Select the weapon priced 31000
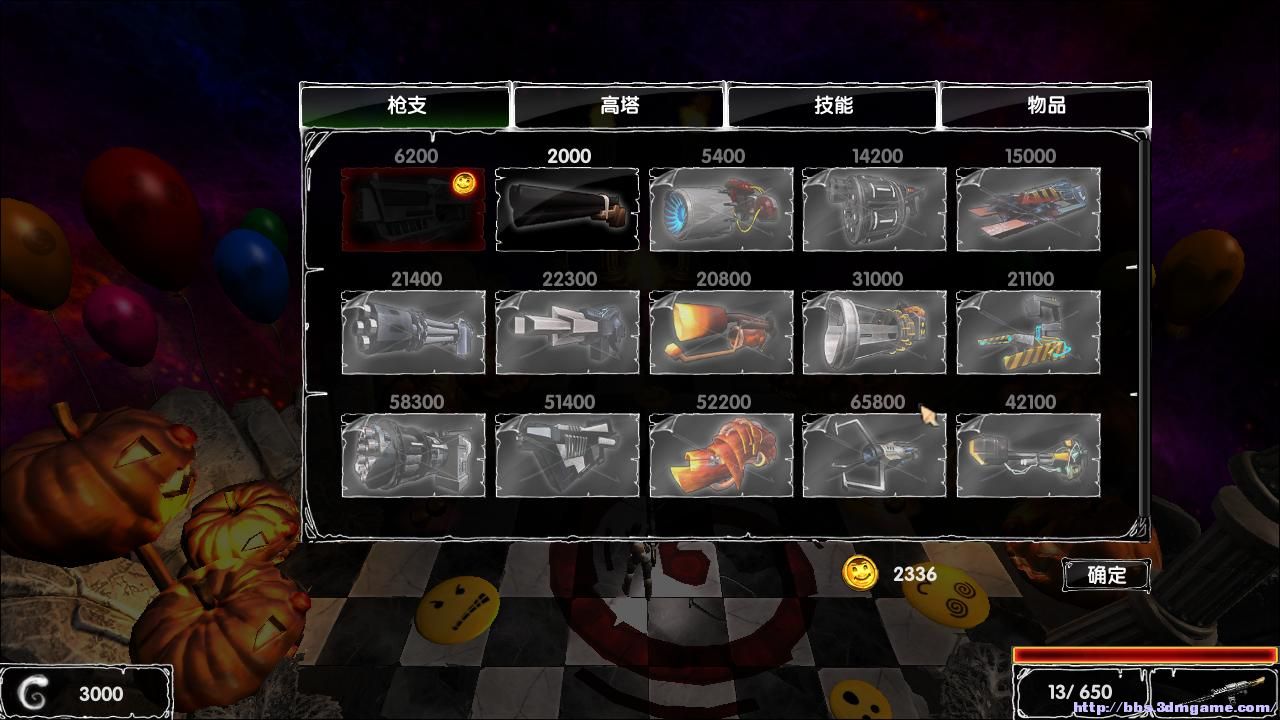 click(x=875, y=332)
